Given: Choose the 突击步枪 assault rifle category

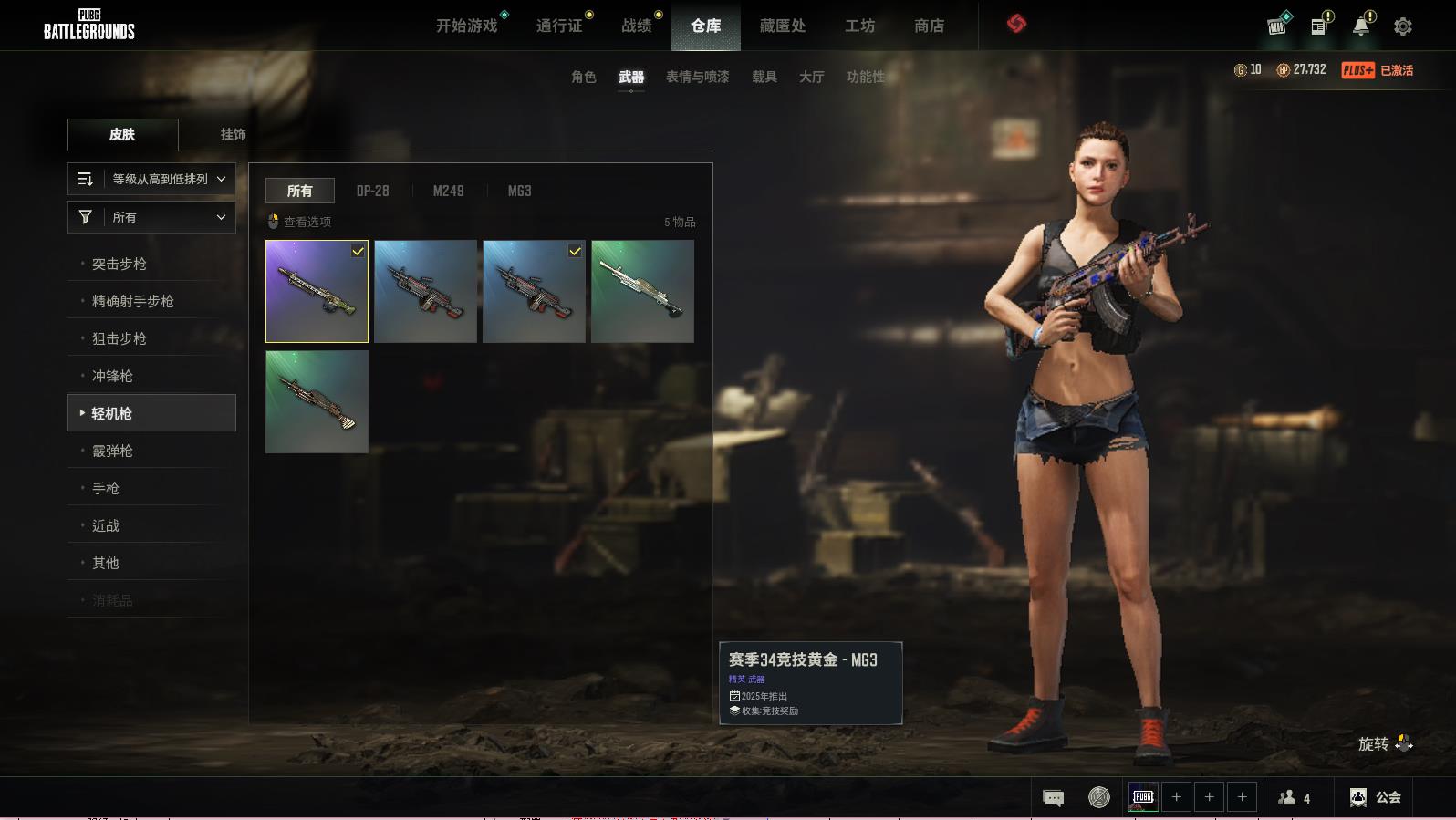Looking at the screenshot, I should tap(120, 264).
